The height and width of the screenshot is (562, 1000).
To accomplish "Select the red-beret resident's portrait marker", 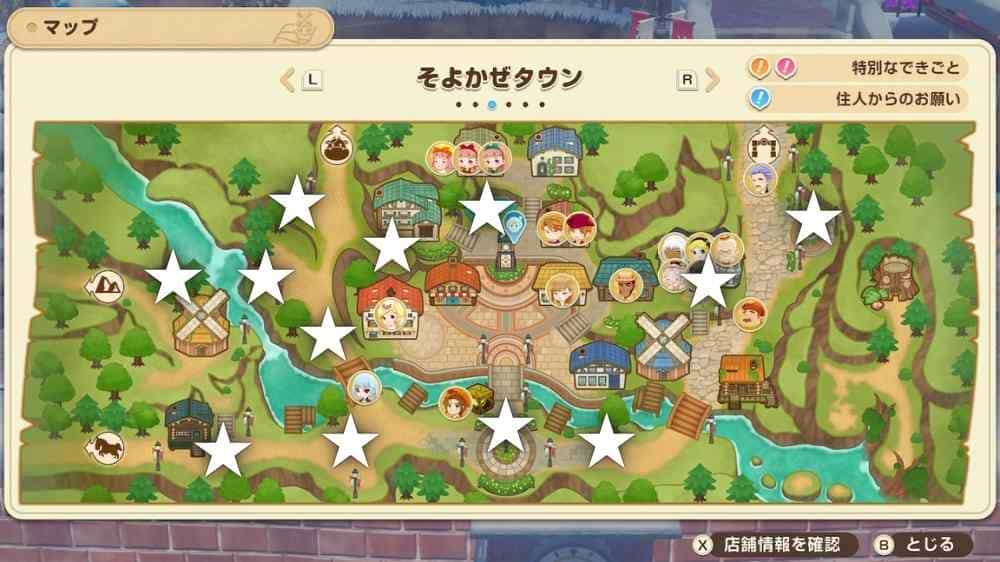I will (x=578, y=230).
